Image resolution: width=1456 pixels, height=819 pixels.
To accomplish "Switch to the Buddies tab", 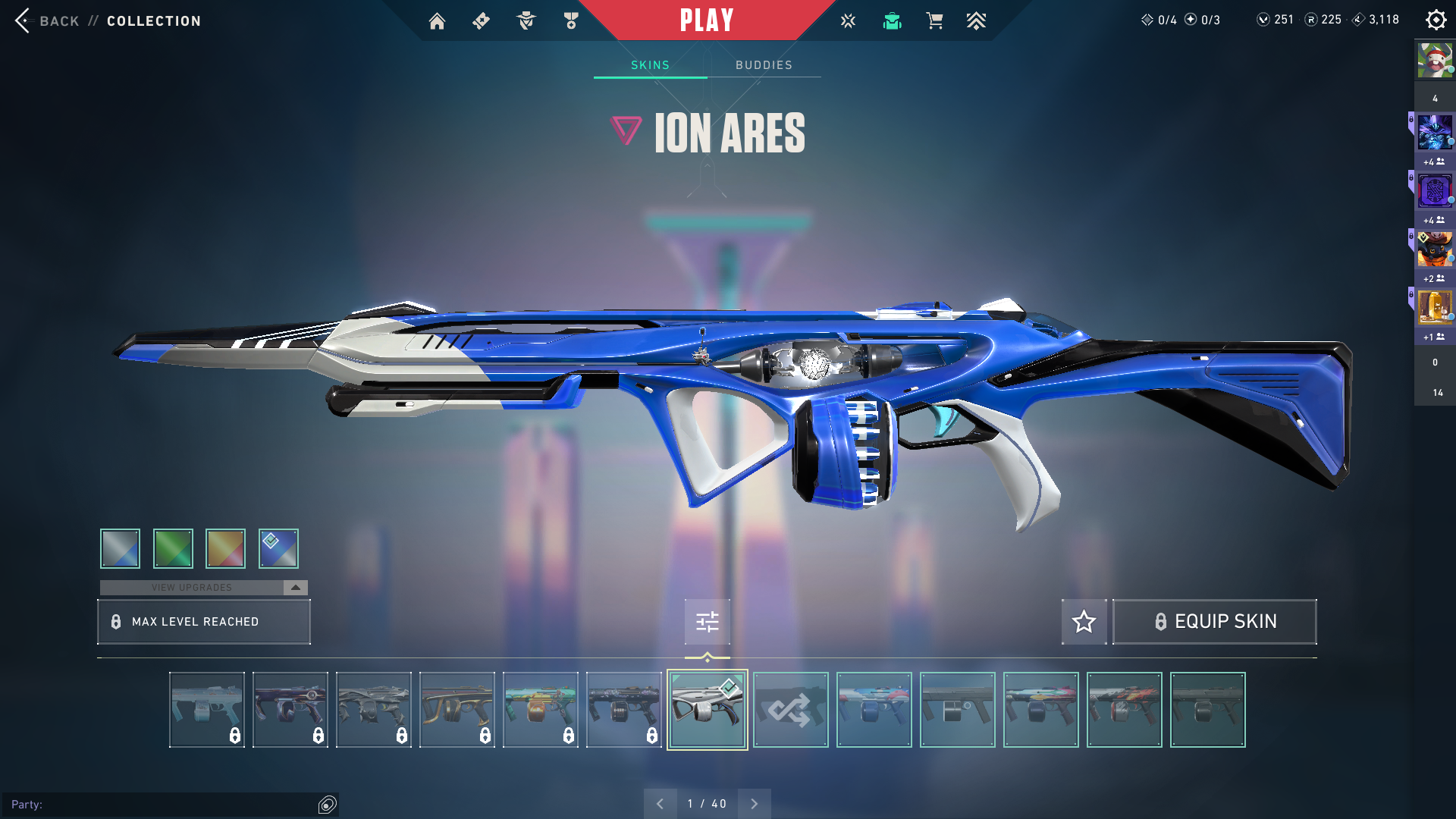I will click(x=764, y=65).
